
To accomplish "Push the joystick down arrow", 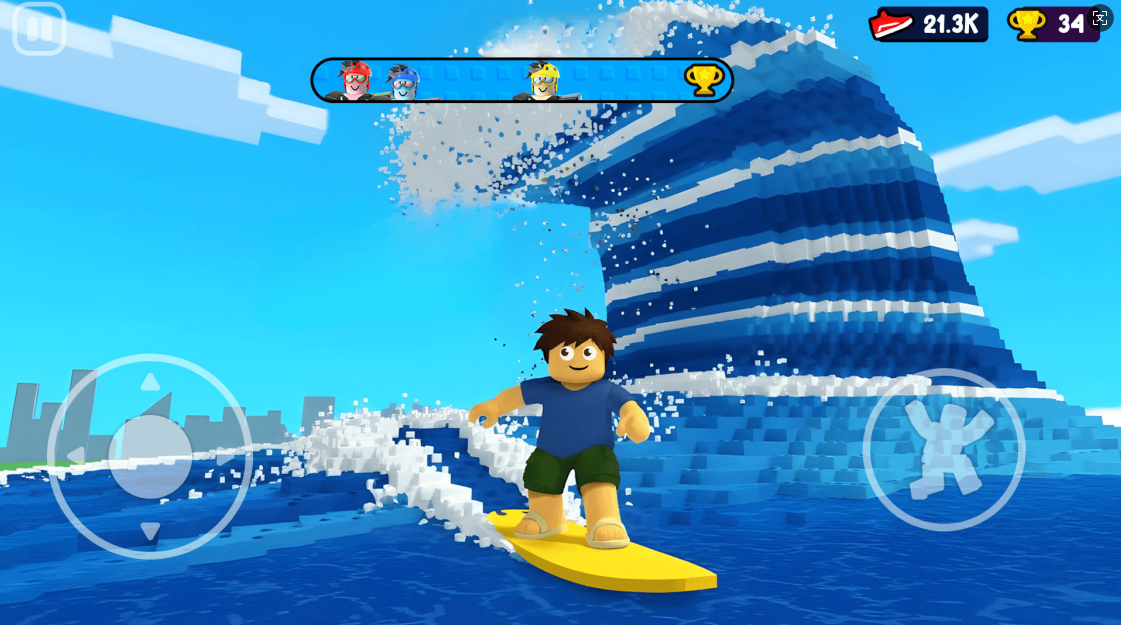I will pos(150,531).
